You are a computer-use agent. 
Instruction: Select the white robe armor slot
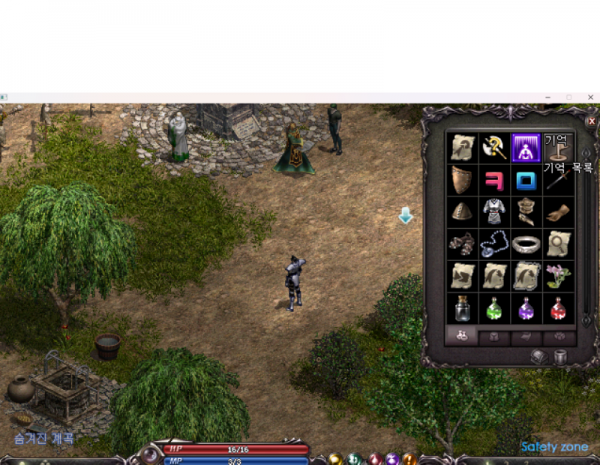click(x=493, y=212)
